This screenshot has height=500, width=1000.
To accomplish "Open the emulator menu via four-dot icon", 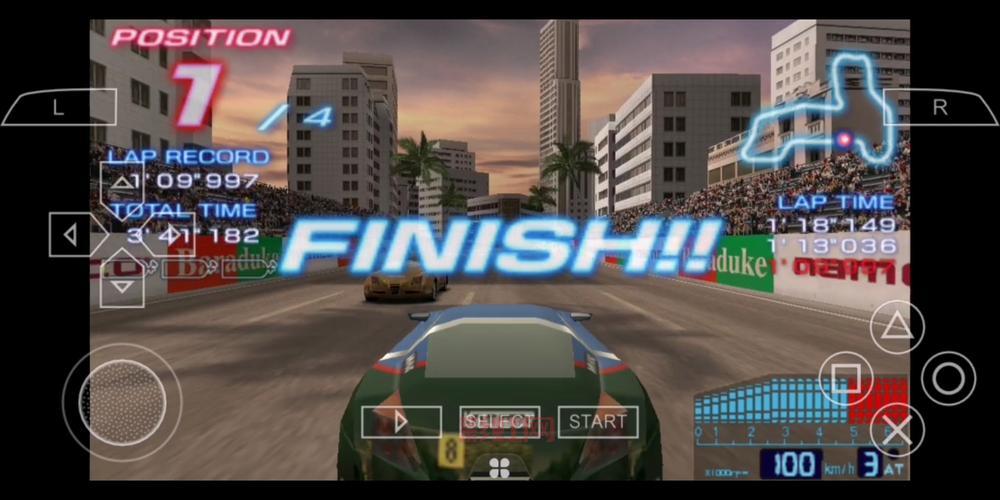I will point(499,467).
